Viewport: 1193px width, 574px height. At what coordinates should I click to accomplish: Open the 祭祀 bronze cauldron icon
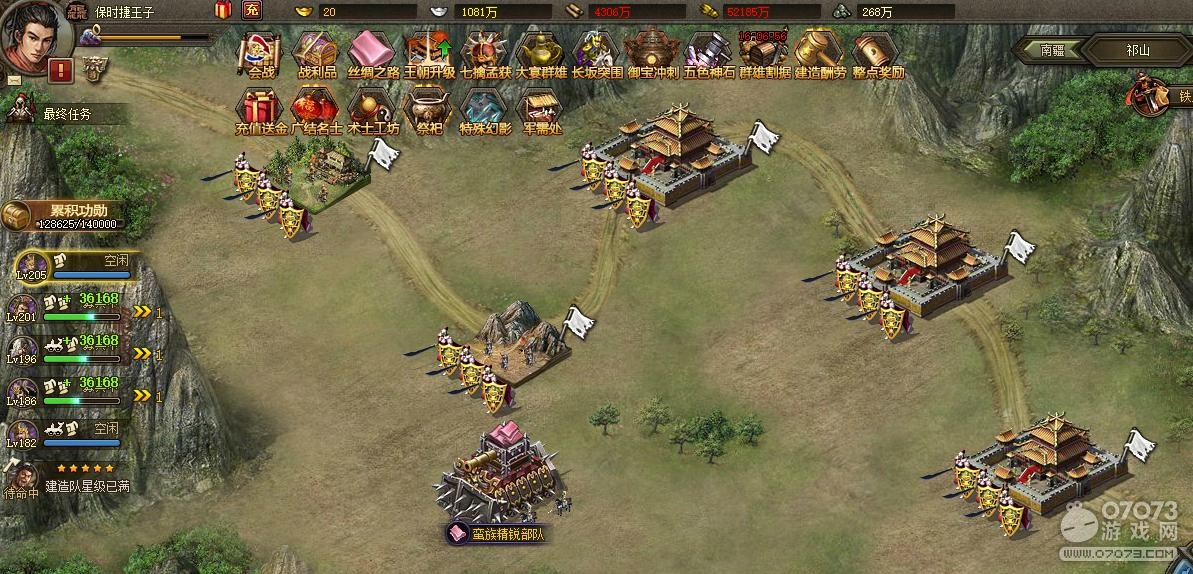(x=429, y=107)
